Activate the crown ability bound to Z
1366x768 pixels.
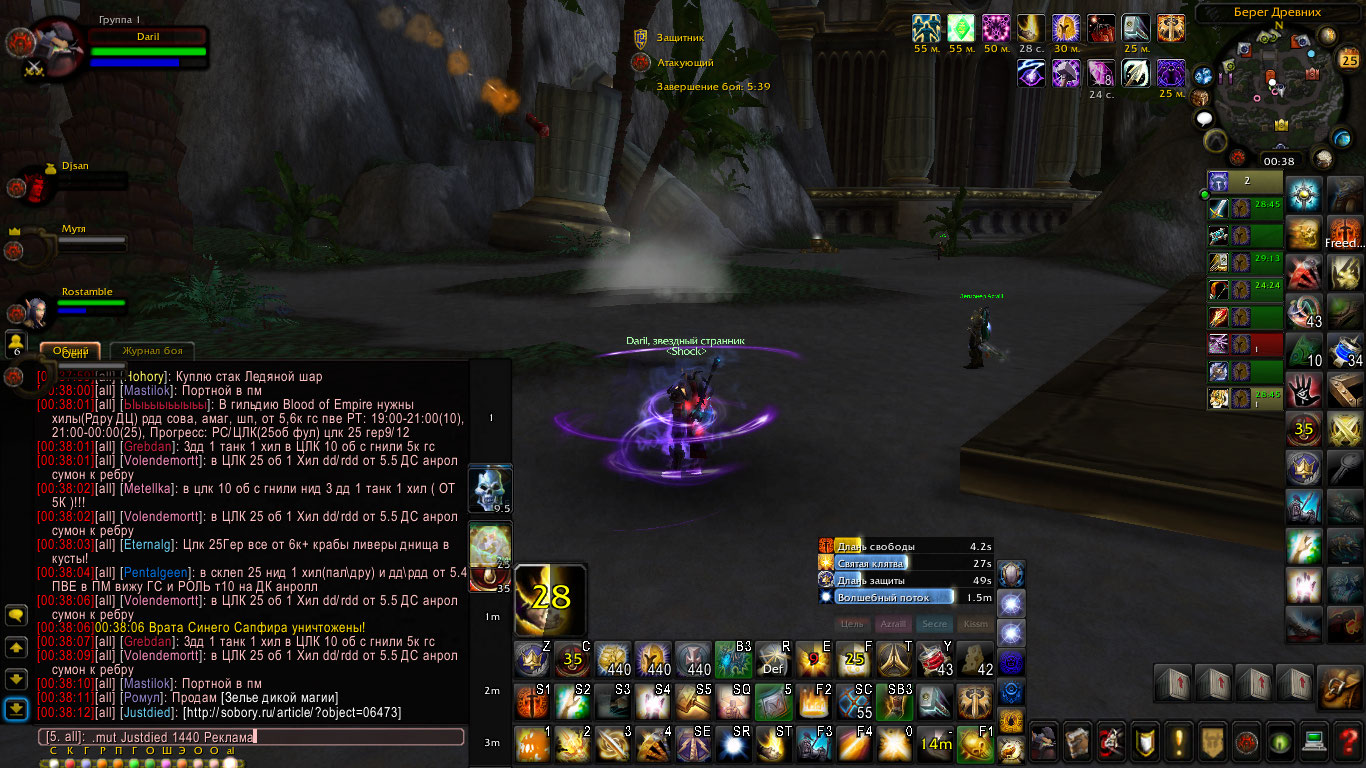point(531,659)
